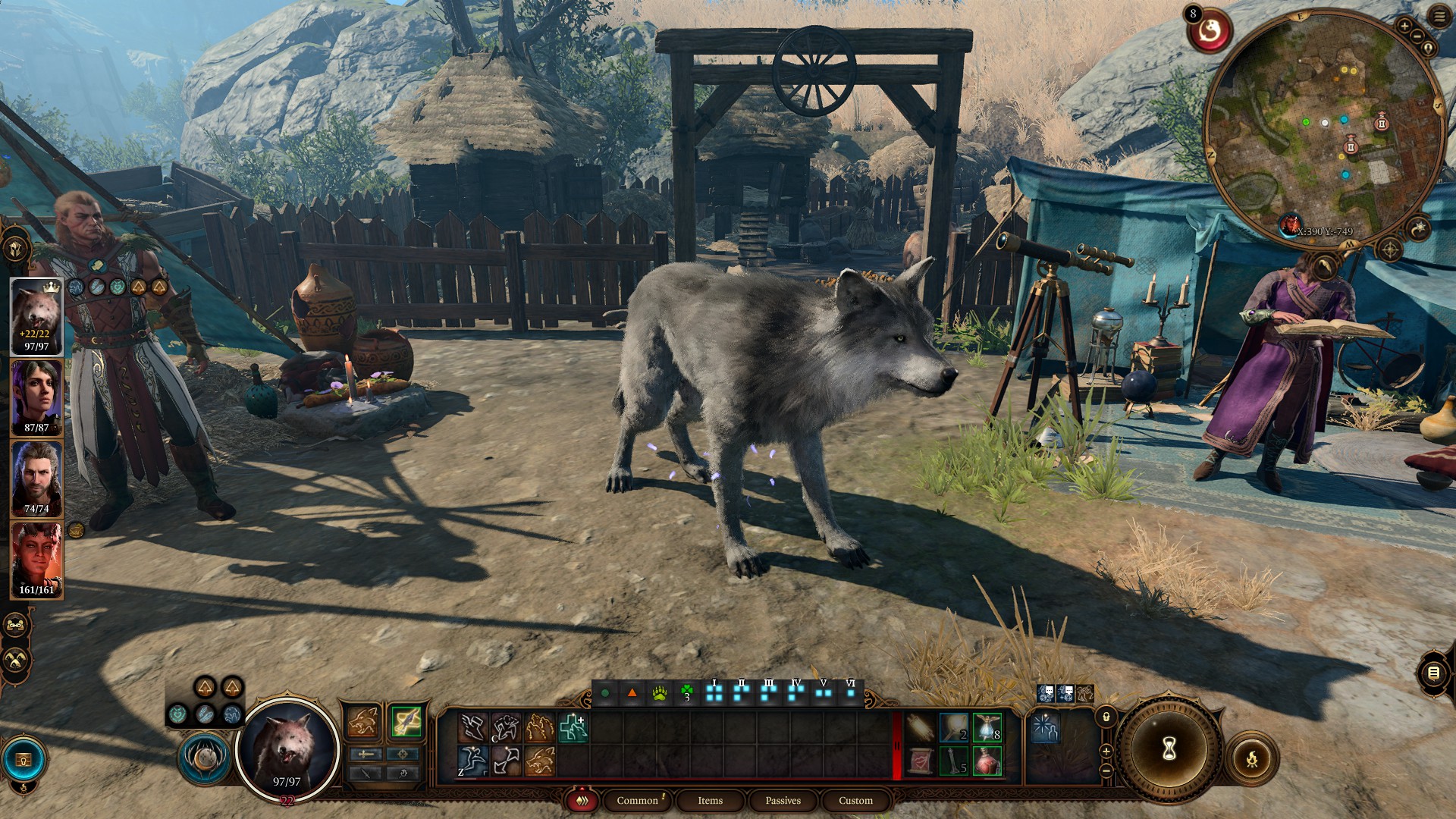Click the merchant bag marker on minimap

pos(1382,123)
